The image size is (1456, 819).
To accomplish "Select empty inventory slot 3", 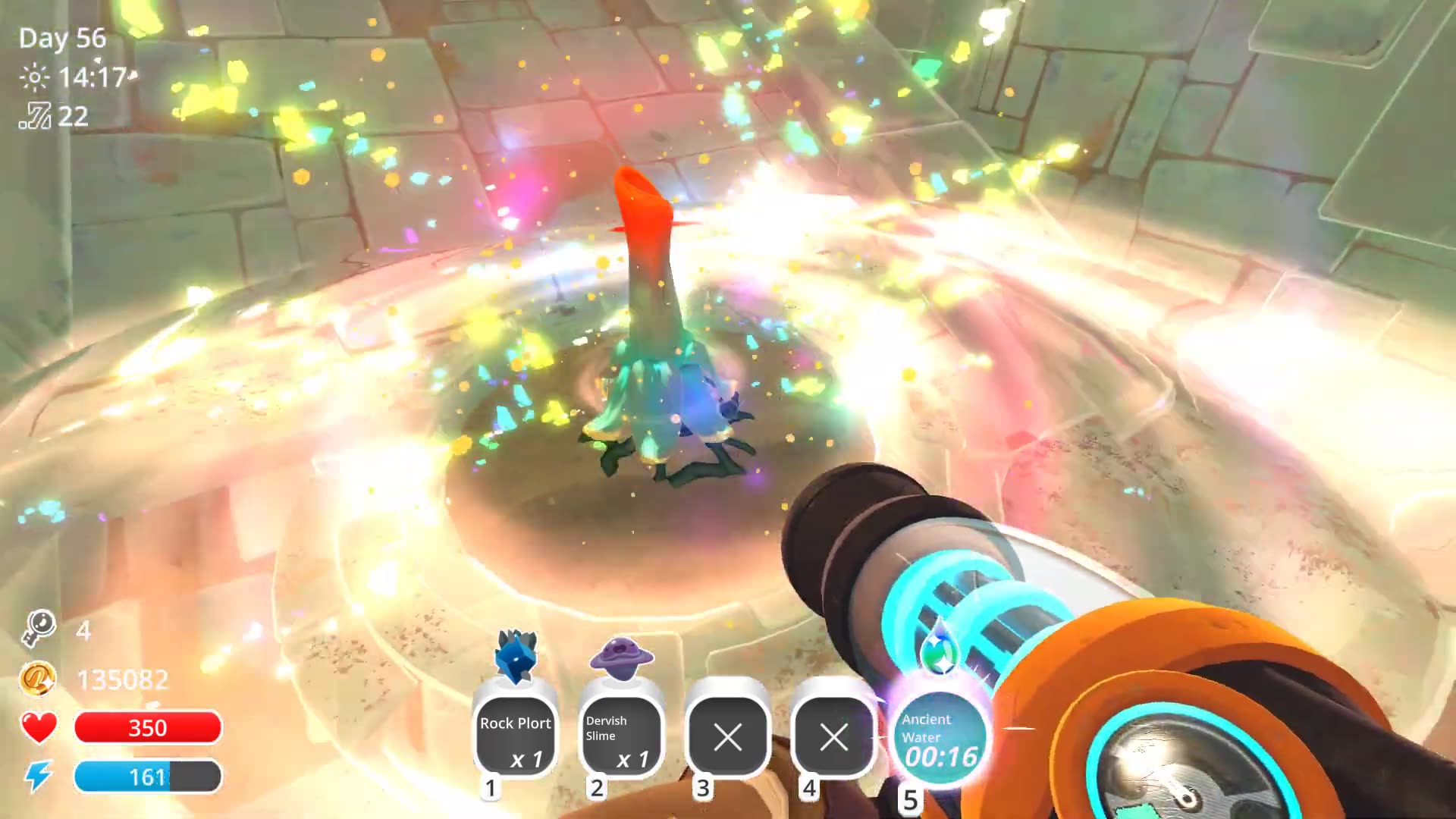I will [x=726, y=737].
